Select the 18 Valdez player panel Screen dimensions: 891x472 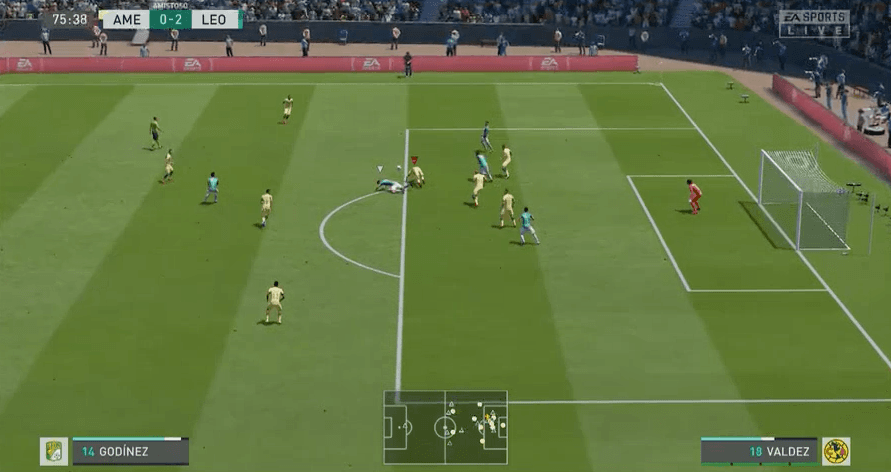(x=759, y=451)
